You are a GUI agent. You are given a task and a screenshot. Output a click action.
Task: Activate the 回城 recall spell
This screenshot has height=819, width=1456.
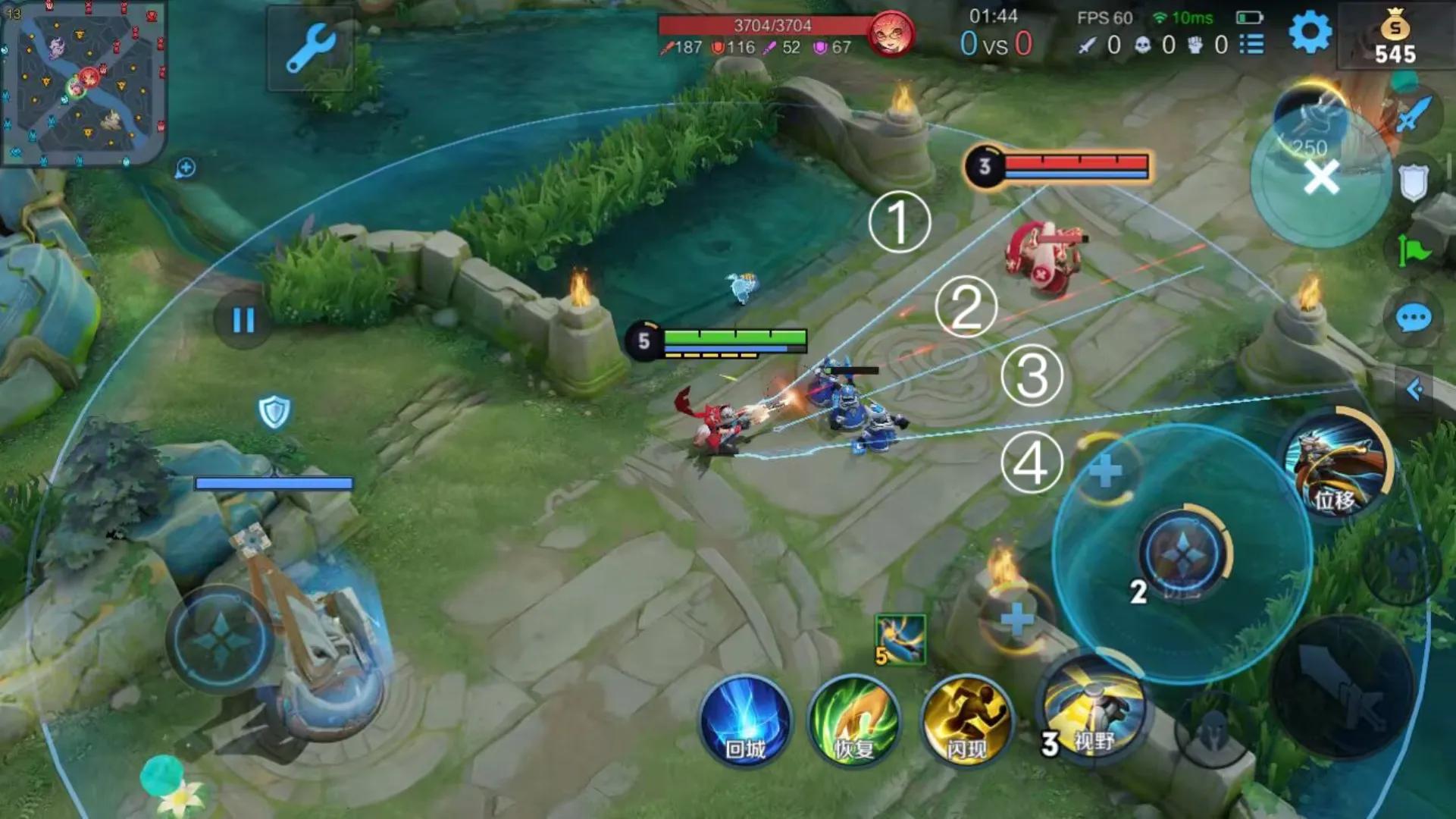tap(745, 721)
